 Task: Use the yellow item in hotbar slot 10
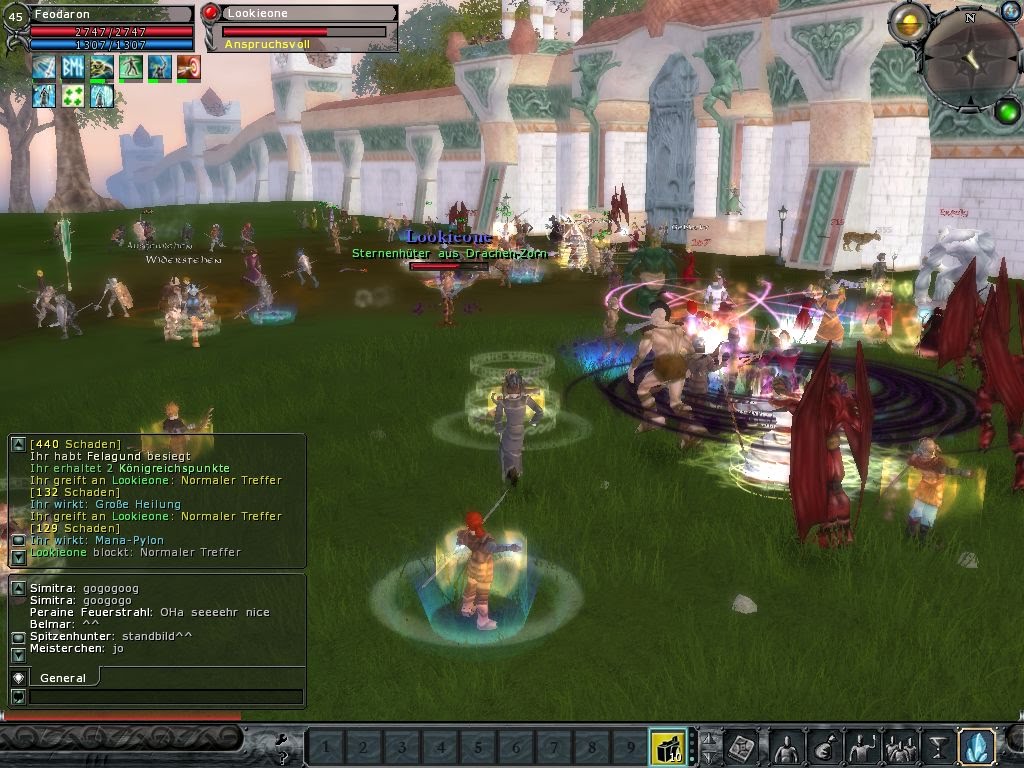coord(667,746)
